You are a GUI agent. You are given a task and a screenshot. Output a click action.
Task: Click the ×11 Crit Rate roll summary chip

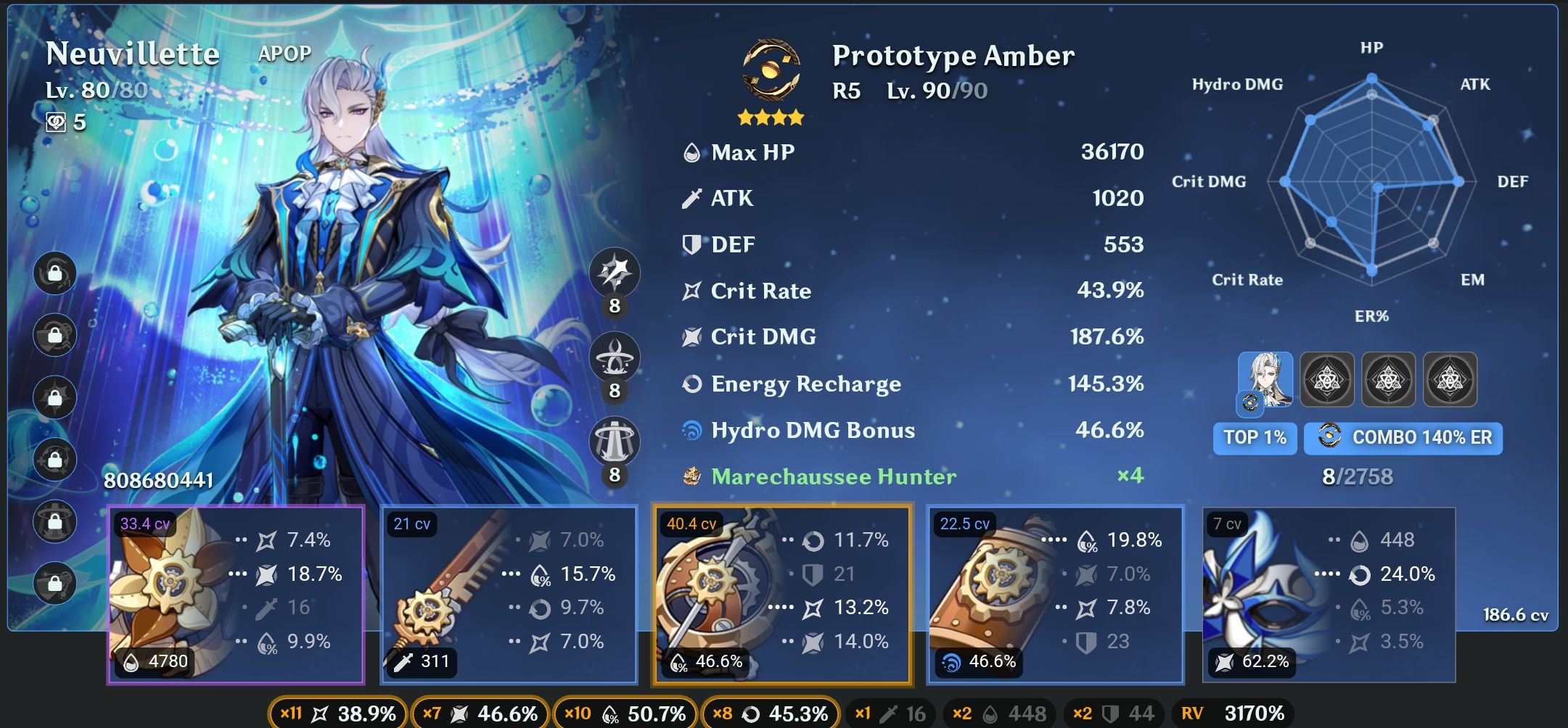337,713
